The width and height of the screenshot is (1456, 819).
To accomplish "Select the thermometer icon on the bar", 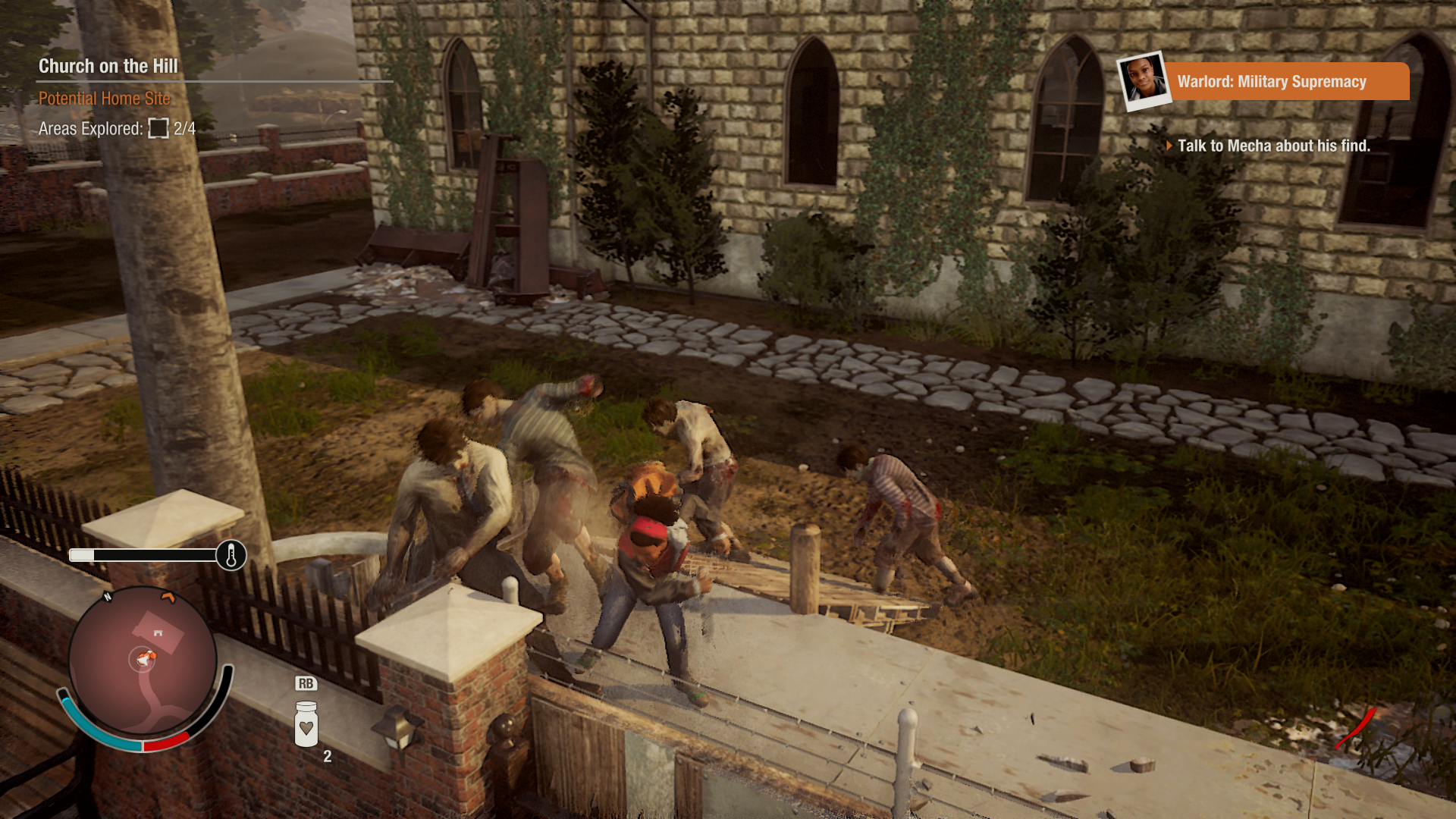I will coord(231,556).
